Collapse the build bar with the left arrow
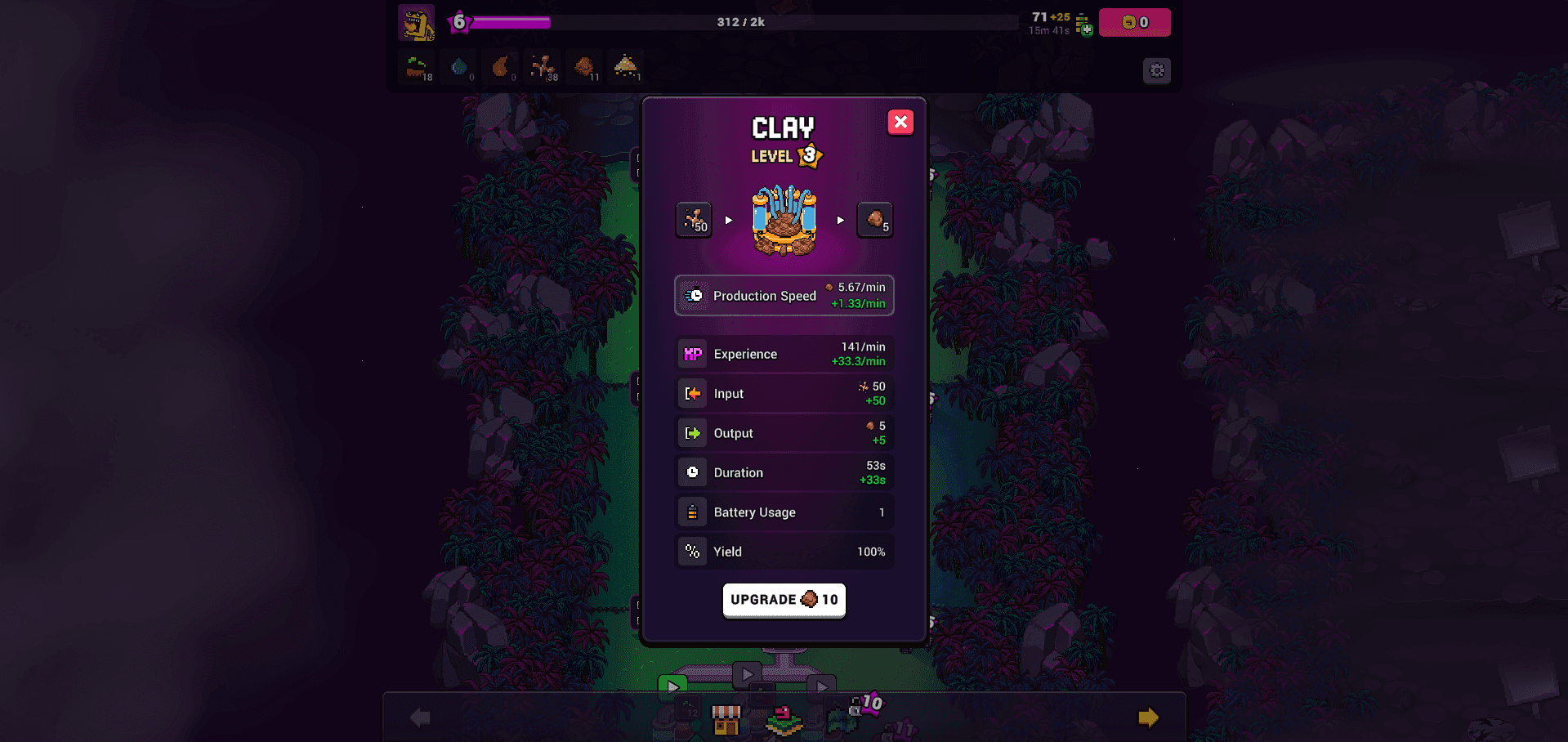This screenshot has height=742, width=1568. [x=419, y=717]
